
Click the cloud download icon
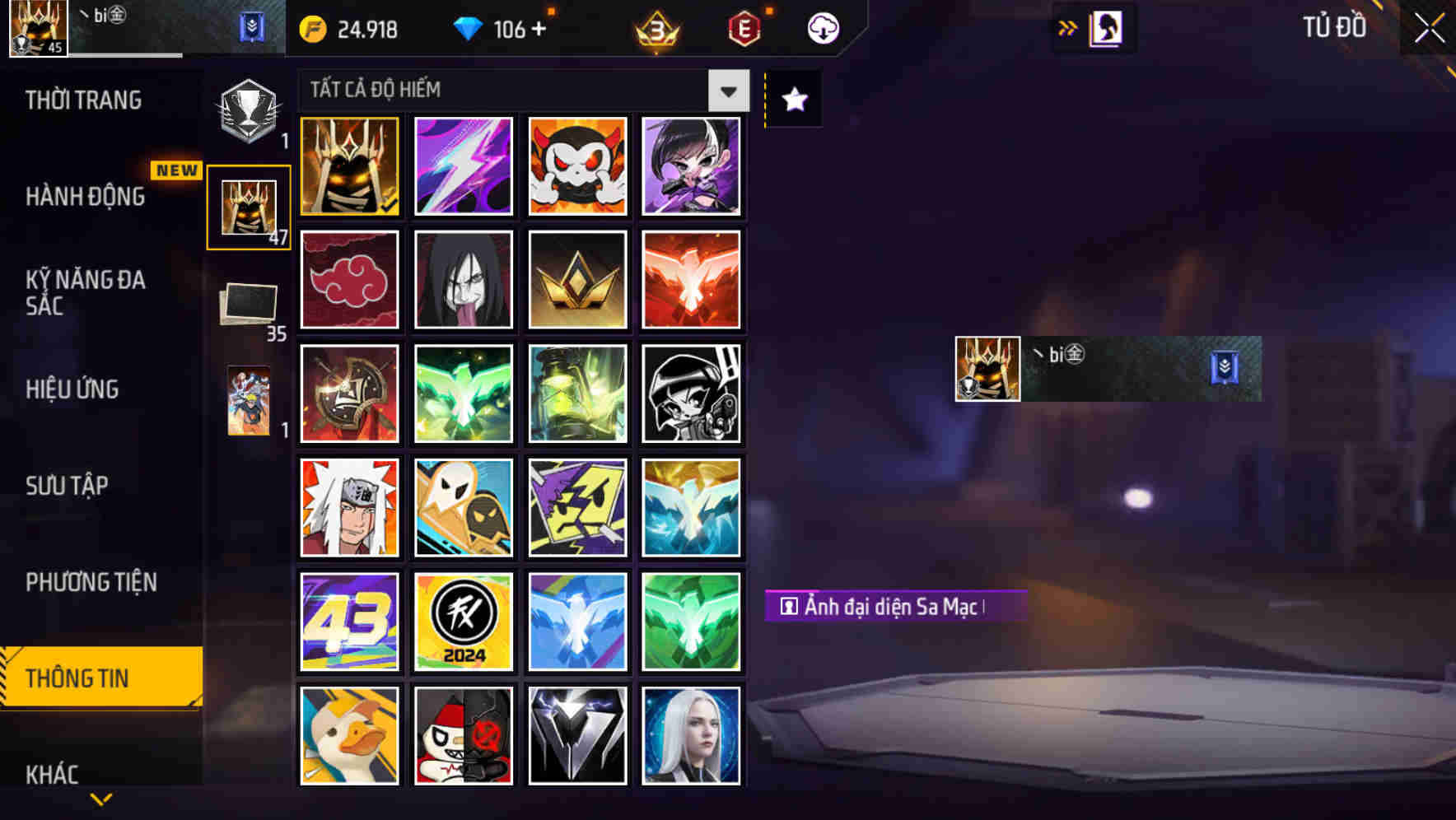(821, 29)
